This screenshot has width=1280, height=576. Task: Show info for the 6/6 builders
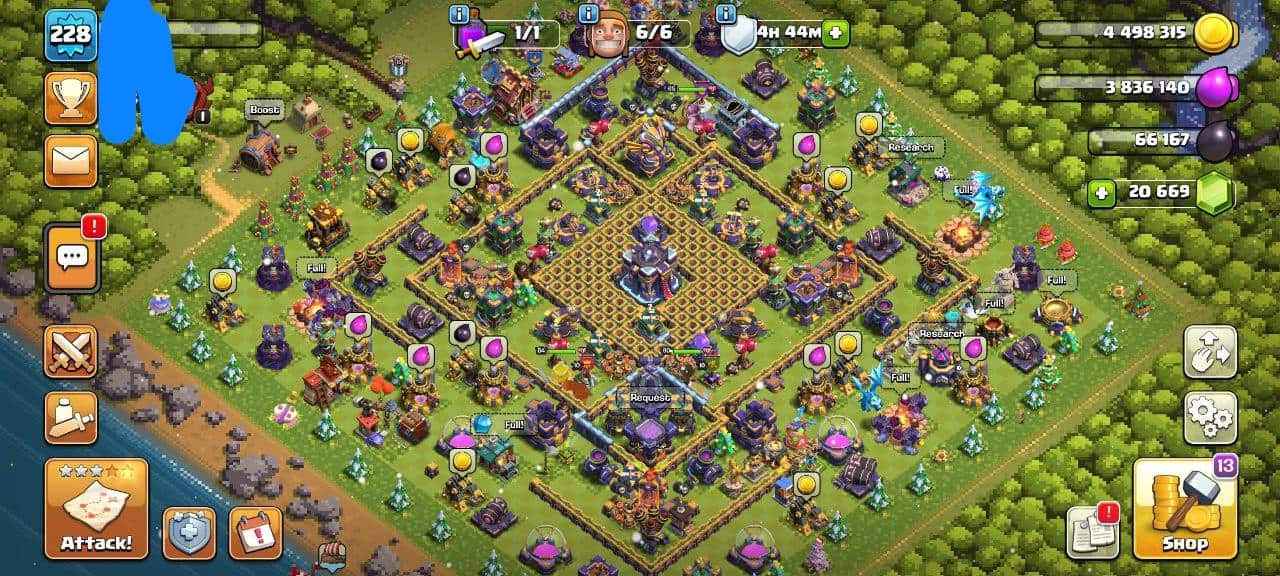588,15
